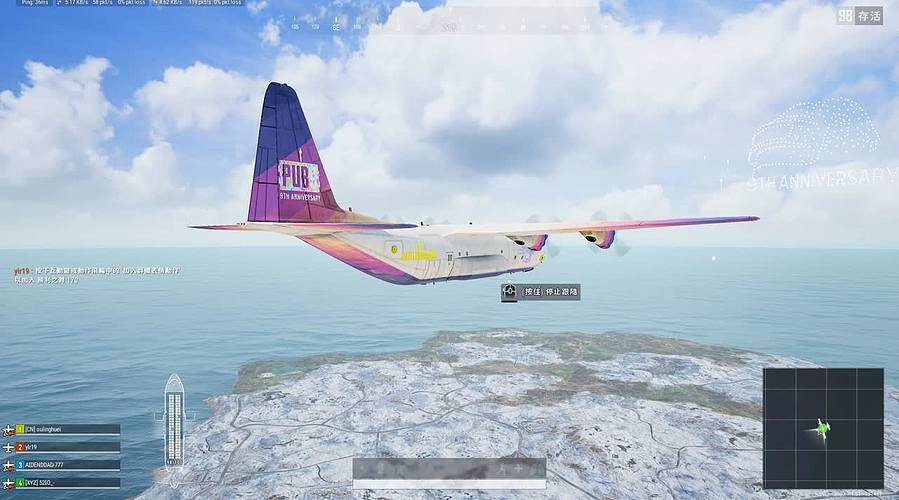Select teammate 1 [CN] oulinghuei's row
This screenshot has height=500, width=899.
[66, 429]
